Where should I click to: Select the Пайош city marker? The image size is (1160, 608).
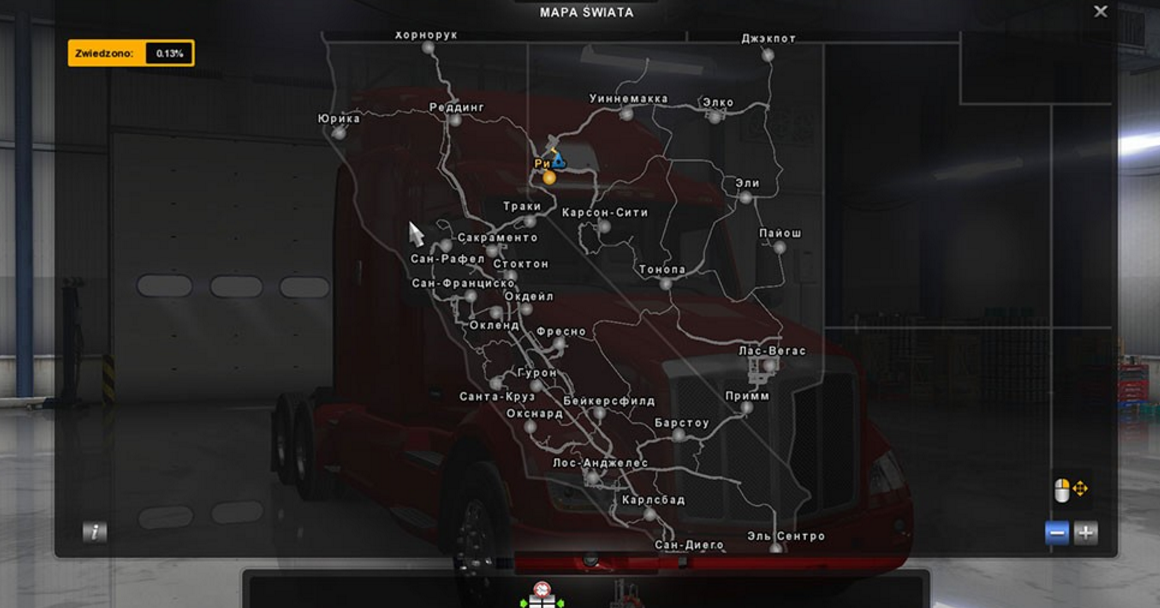(x=779, y=247)
